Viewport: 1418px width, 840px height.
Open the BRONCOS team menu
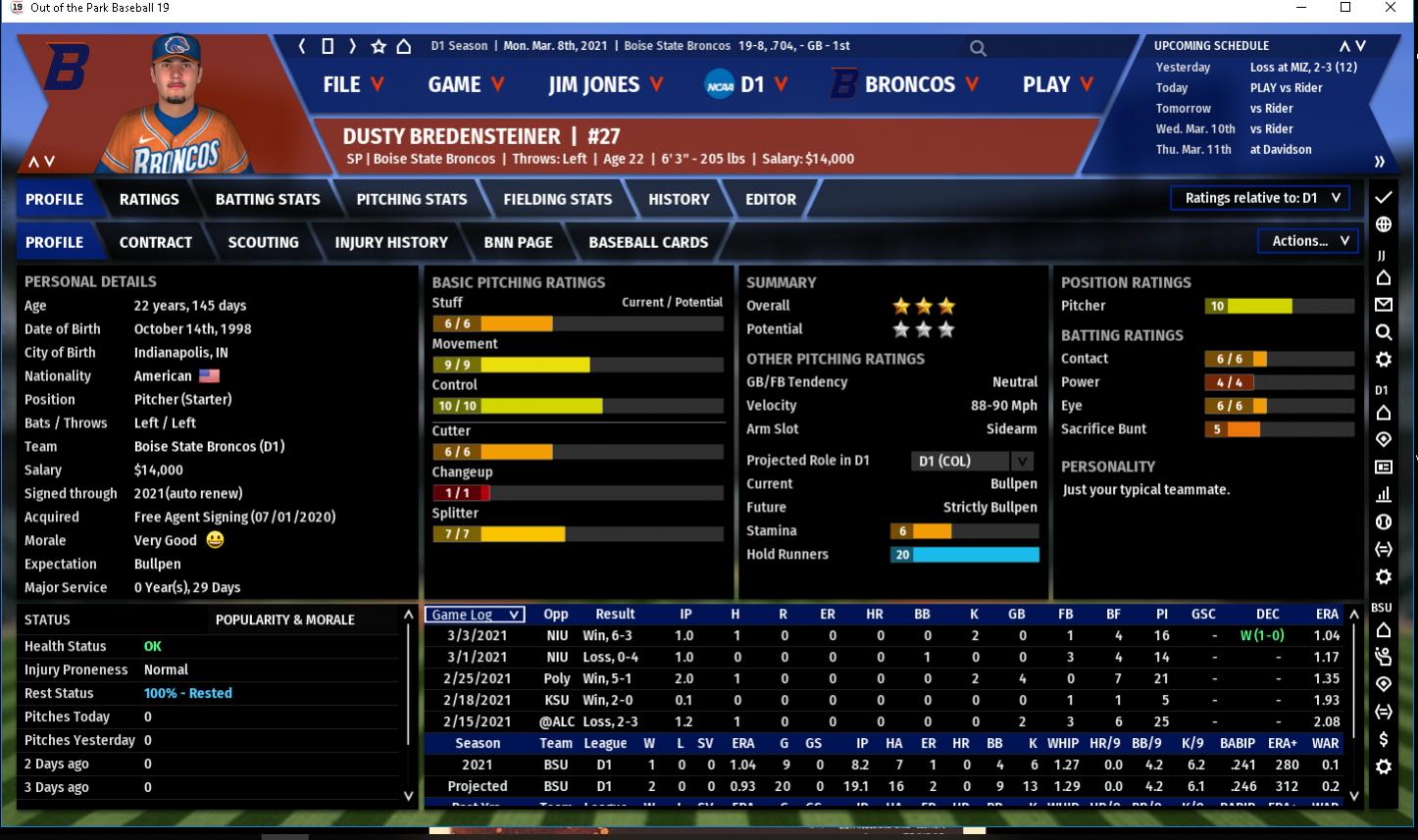(905, 85)
